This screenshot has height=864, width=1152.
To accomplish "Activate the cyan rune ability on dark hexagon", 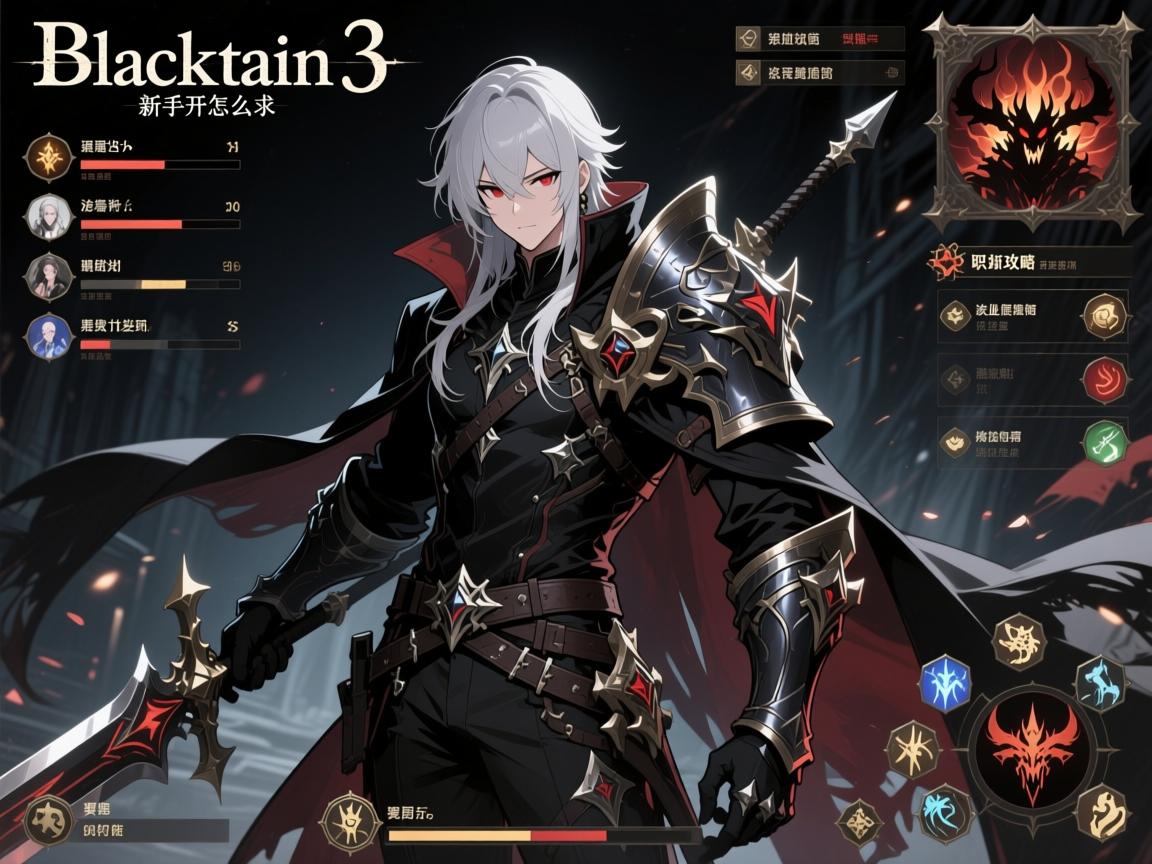I will [x=1100, y=683].
